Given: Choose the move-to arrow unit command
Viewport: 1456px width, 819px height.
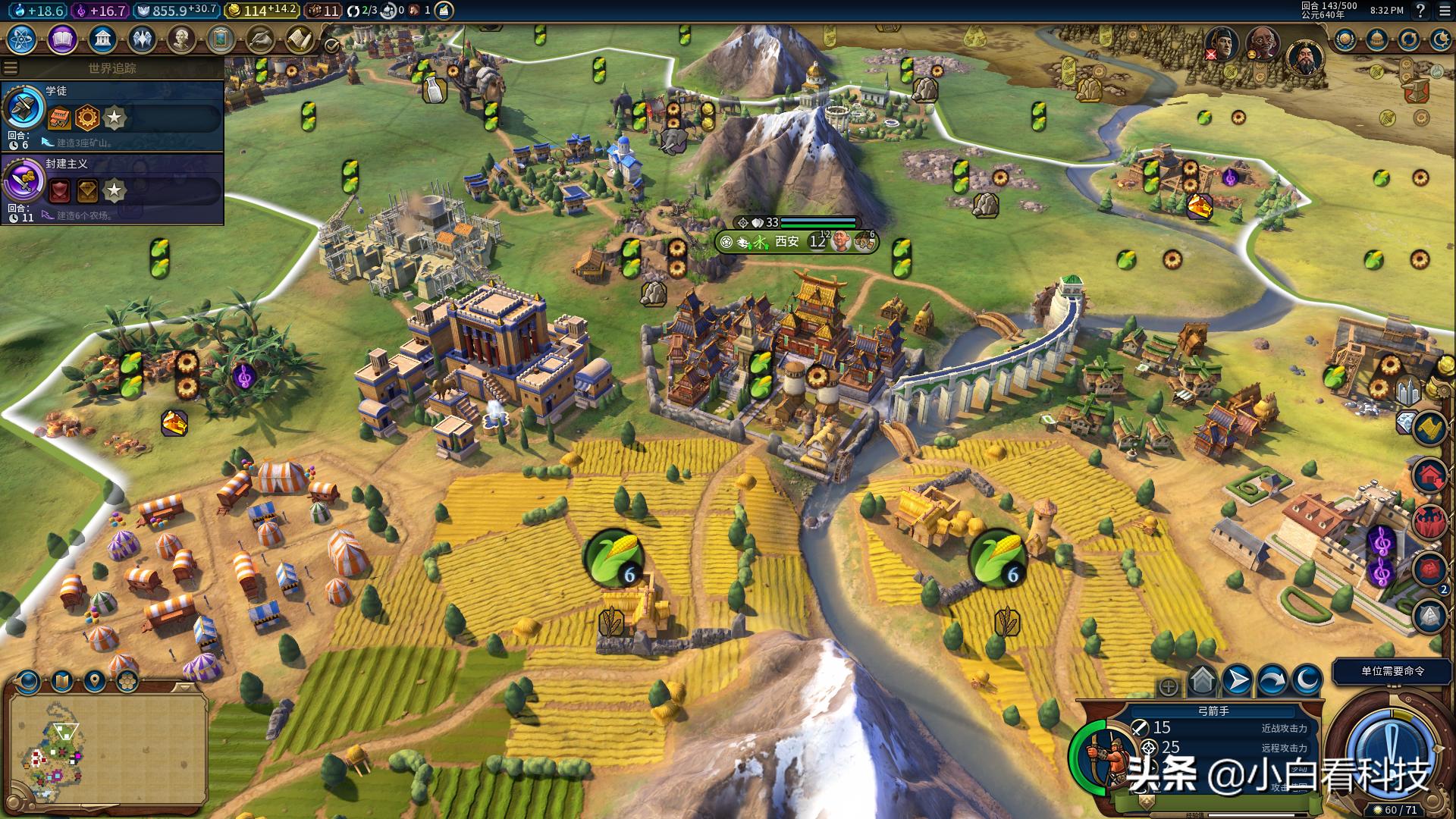Looking at the screenshot, I should point(1238,680).
